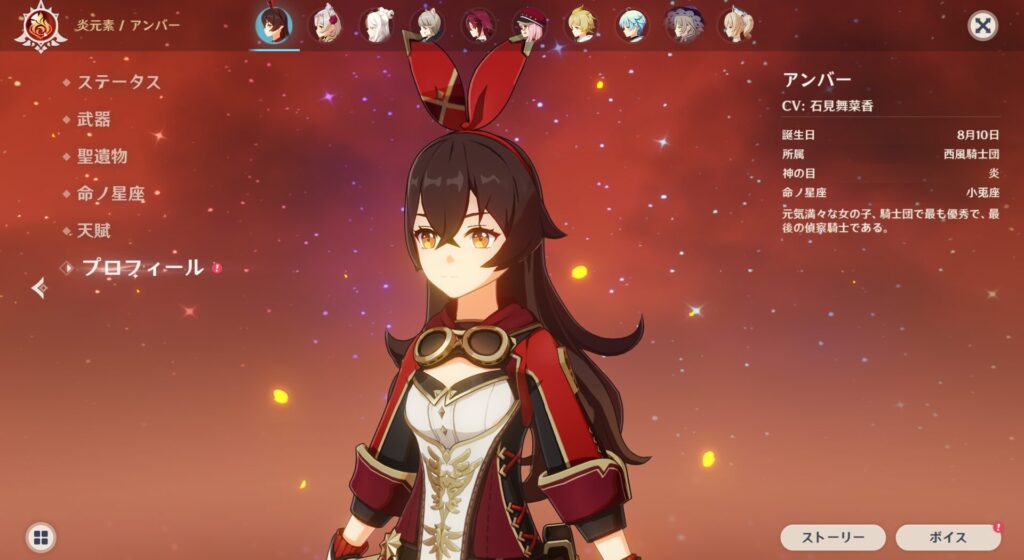Choose the white-haired character with red flower
Screen dimensions: 1024x560
click(326, 25)
